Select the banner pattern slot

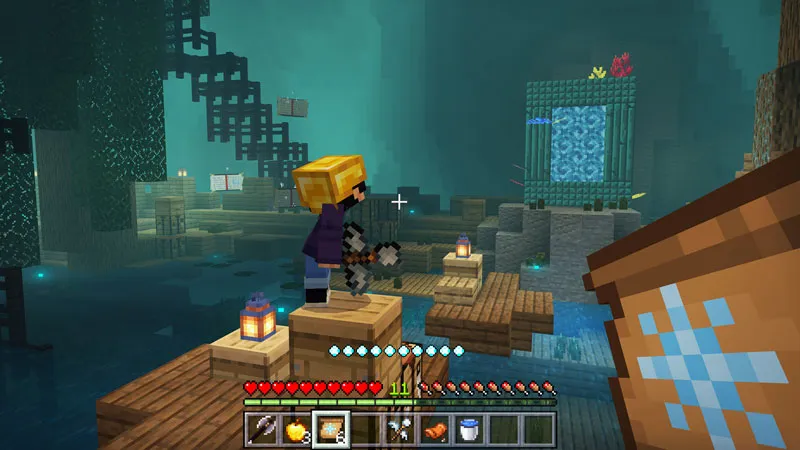(330, 430)
